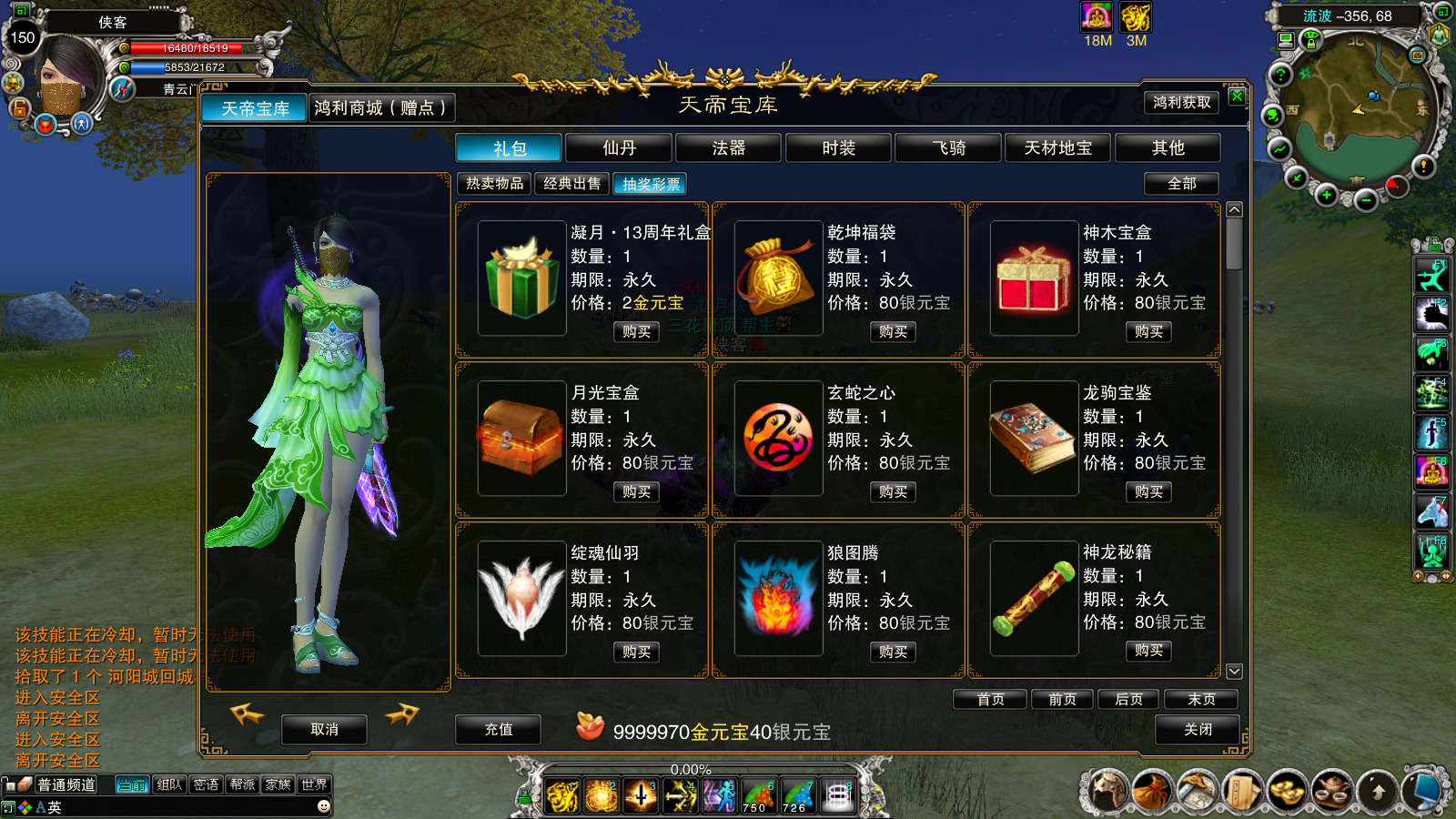Open the 普通频道 channel selector
The width and height of the screenshot is (1456, 819).
point(66,785)
